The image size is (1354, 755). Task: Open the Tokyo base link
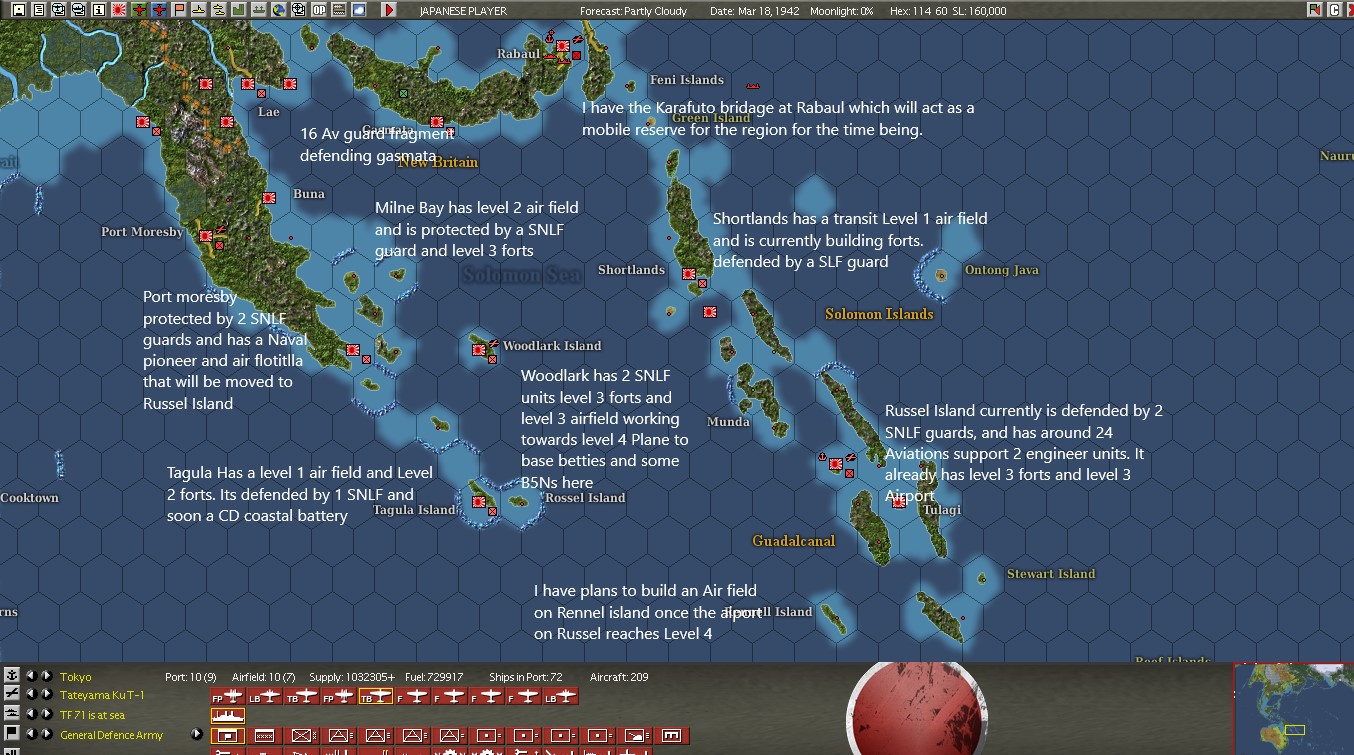(75, 676)
